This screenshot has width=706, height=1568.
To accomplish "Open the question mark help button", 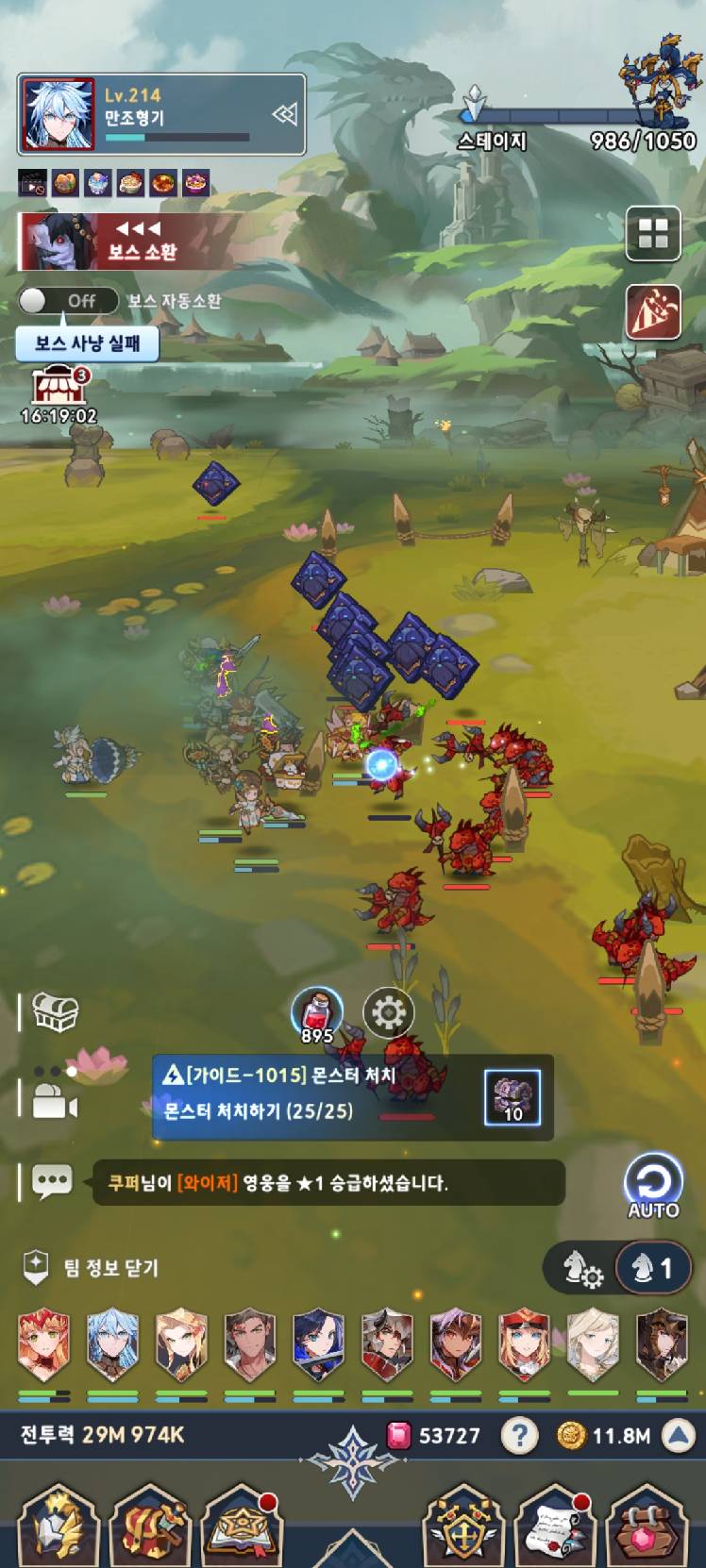I will (x=519, y=1436).
